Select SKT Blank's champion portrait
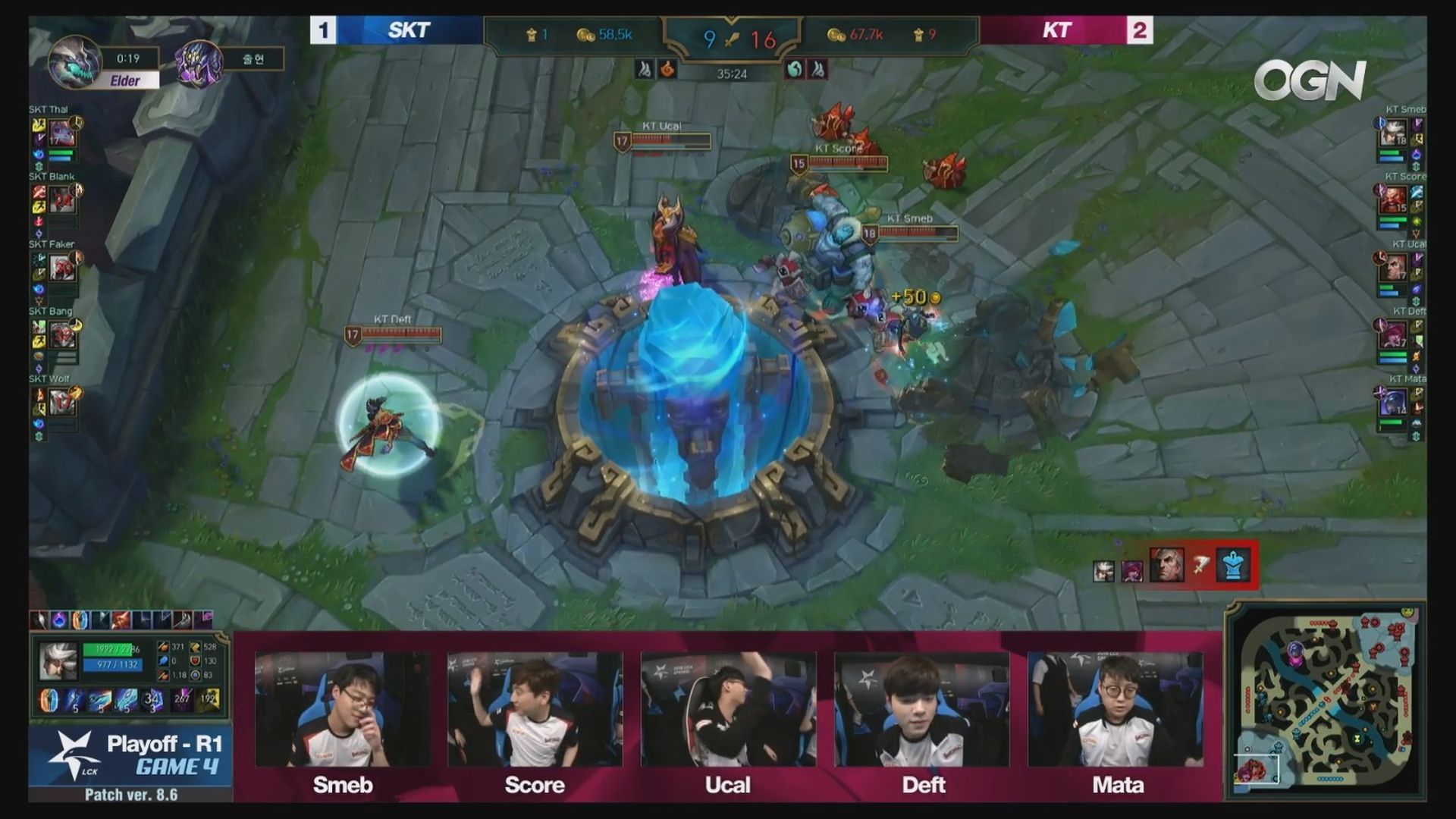 [62, 201]
